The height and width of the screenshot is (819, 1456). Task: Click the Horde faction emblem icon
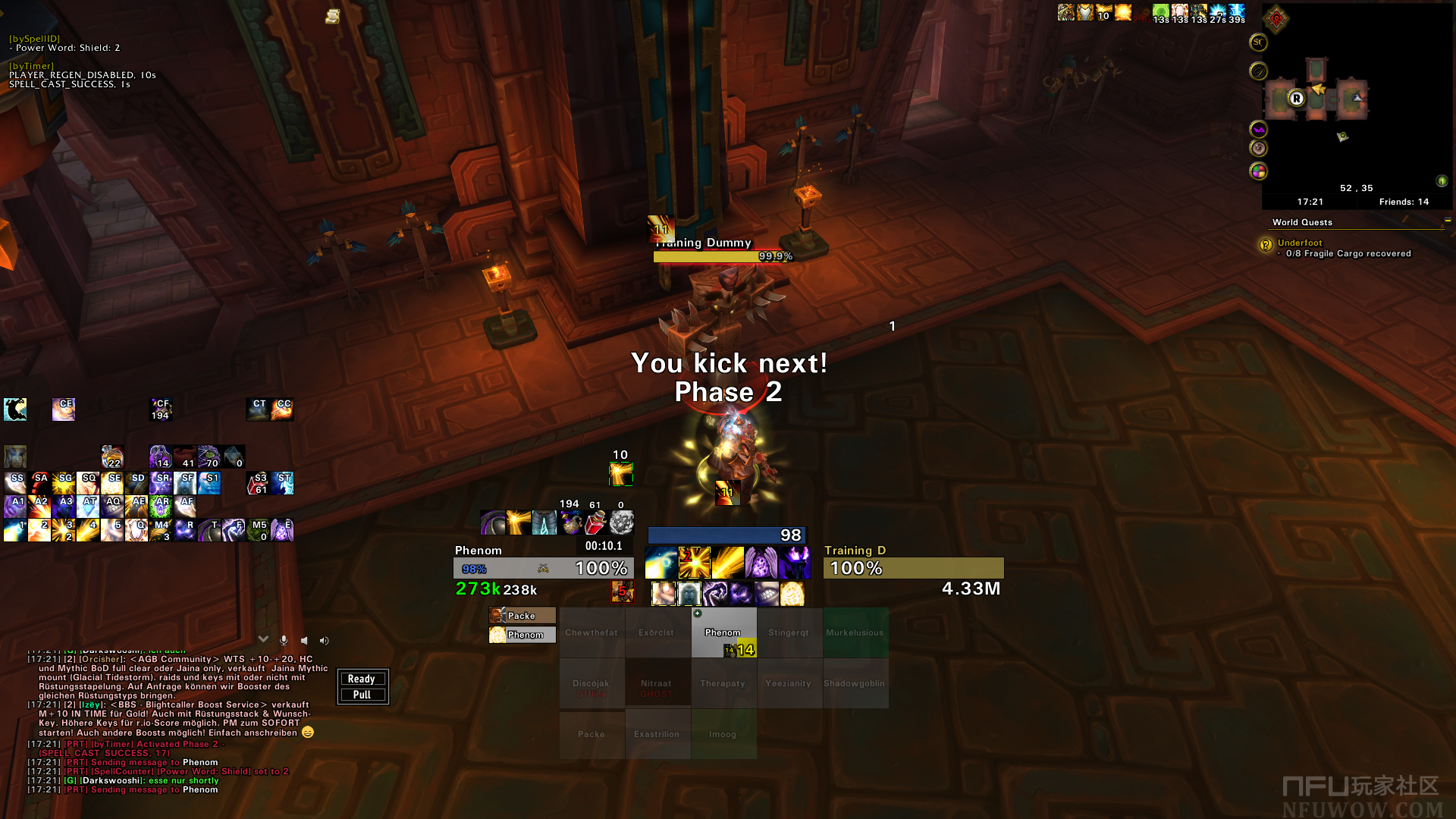[x=1276, y=18]
